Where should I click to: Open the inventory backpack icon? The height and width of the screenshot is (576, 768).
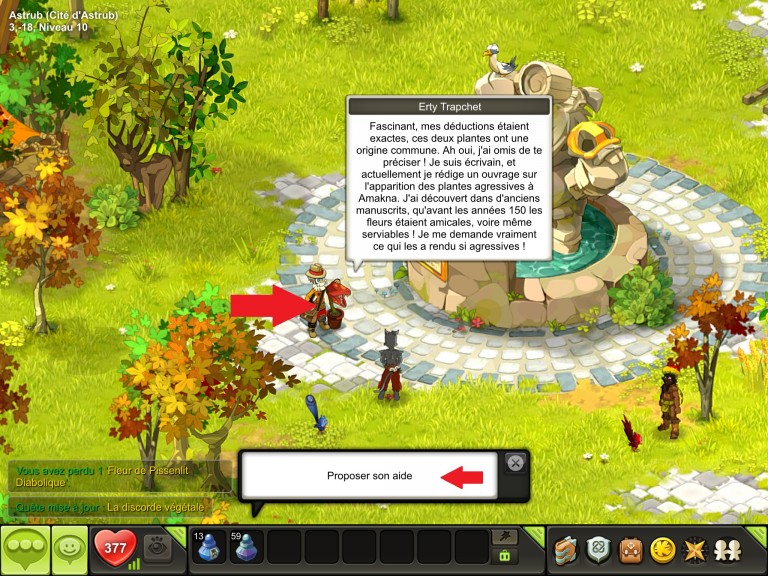click(630, 549)
